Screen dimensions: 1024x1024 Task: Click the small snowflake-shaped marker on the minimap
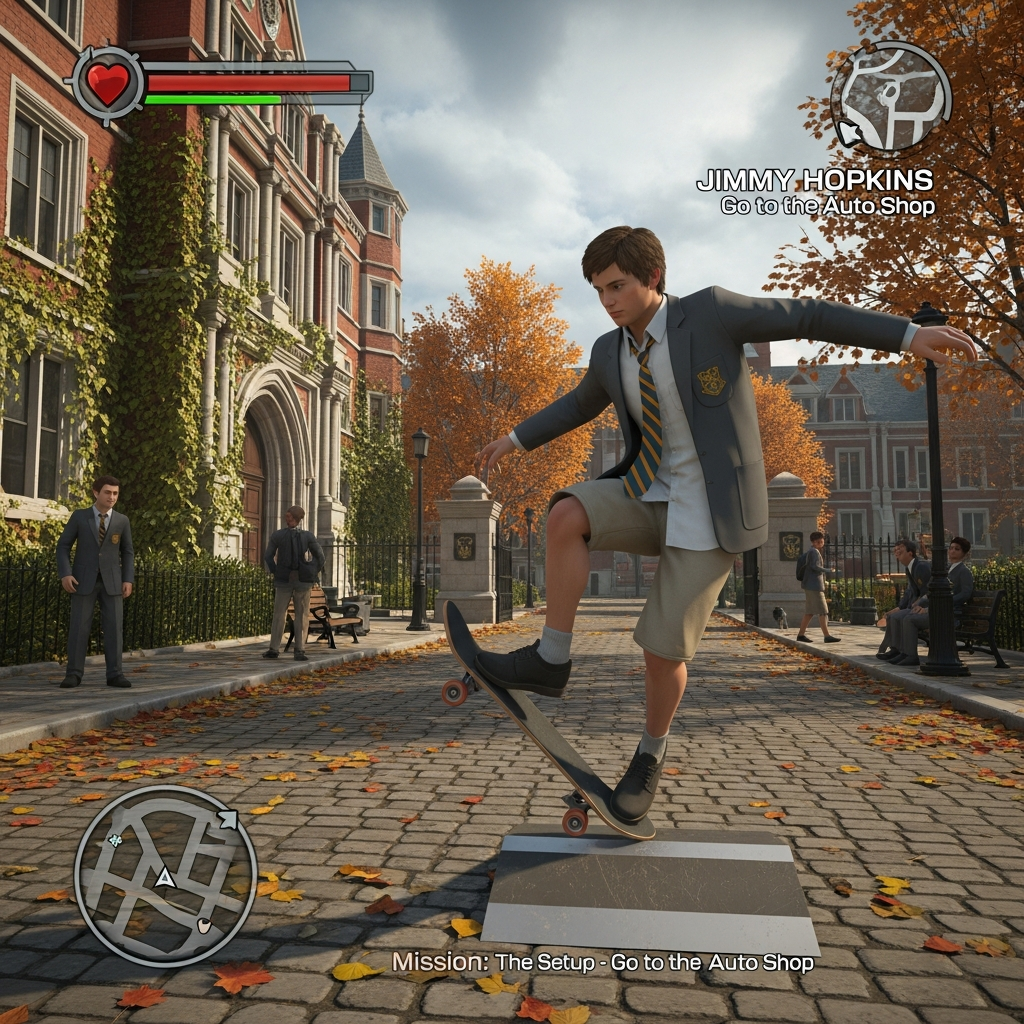[x=116, y=841]
